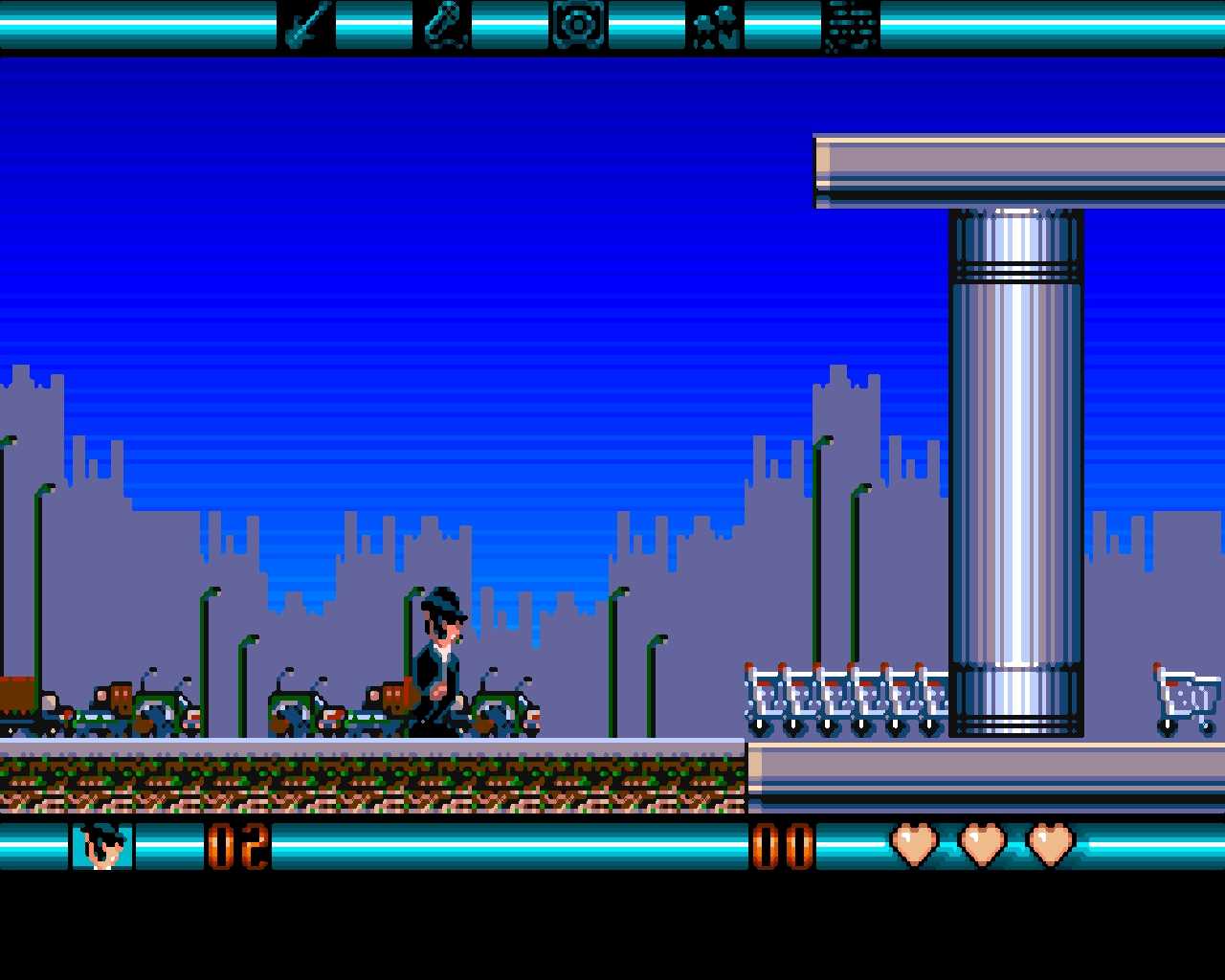This screenshot has height=980, width=1225.
Task: Click the guitar icon in the top bar
Action: point(306,25)
